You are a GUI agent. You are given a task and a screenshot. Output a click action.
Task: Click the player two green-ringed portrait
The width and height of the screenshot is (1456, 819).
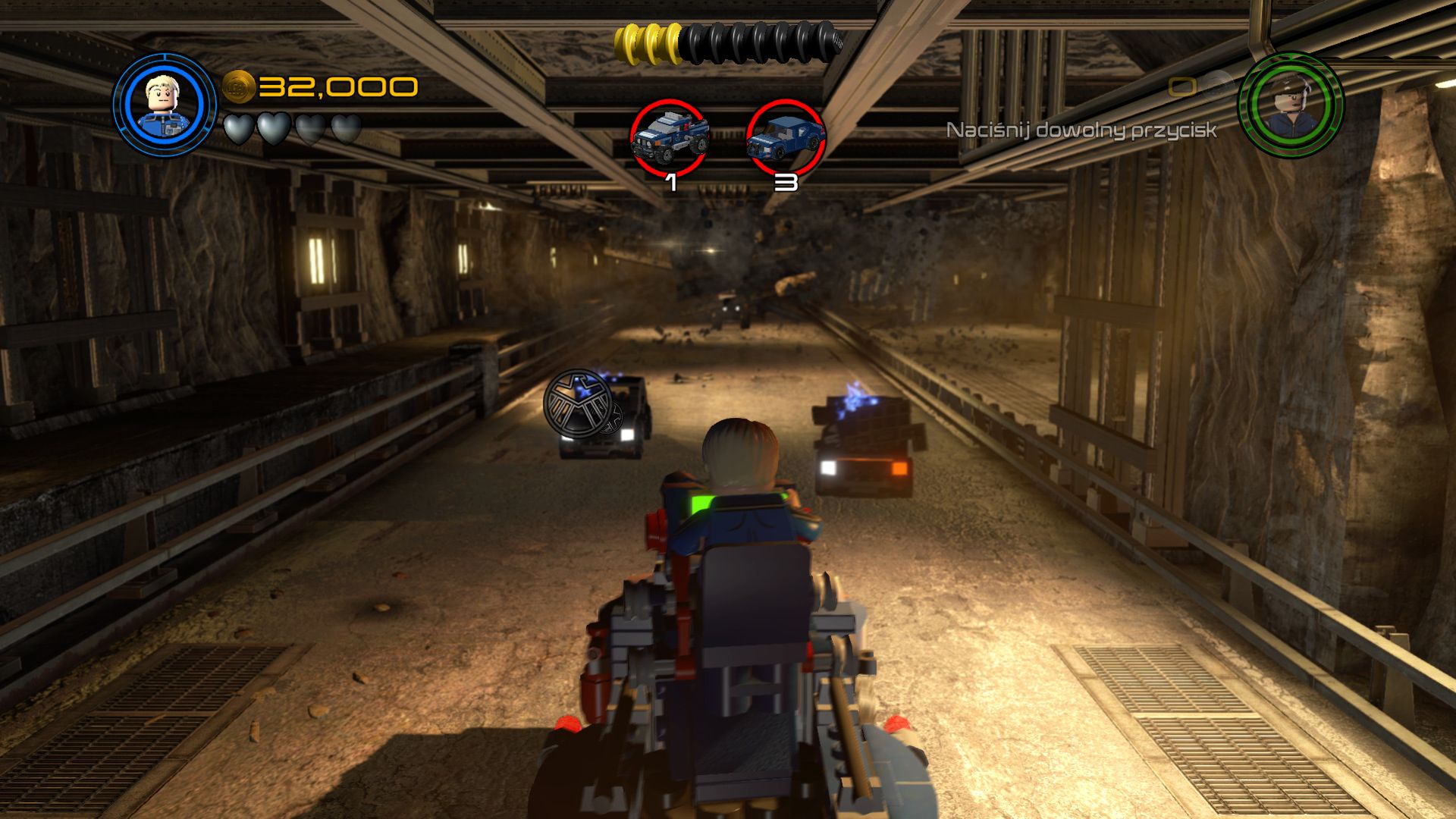click(1290, 104)
